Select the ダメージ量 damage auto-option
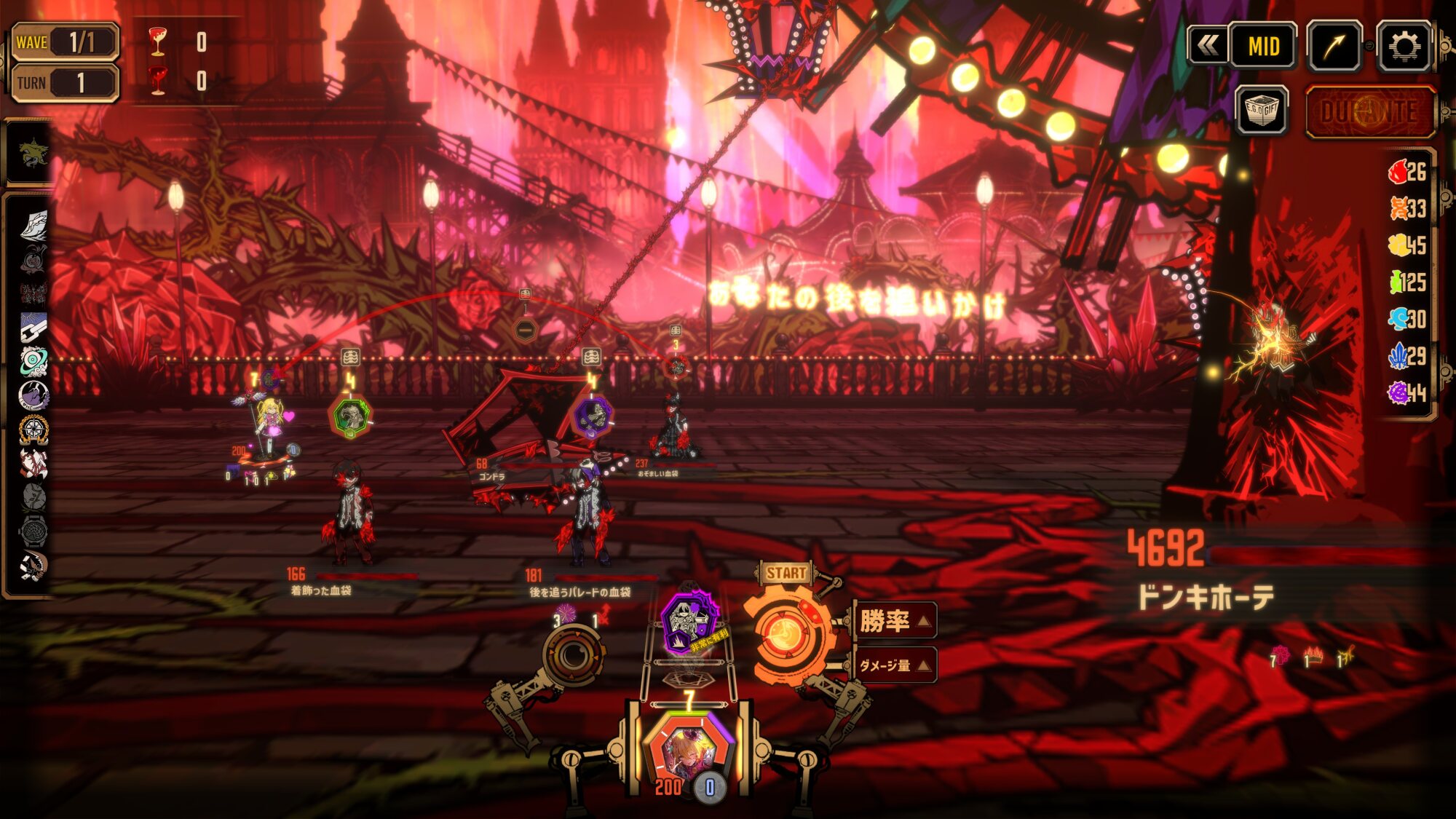This screenshot has height=819, width=1456. [x=895, y=665]
